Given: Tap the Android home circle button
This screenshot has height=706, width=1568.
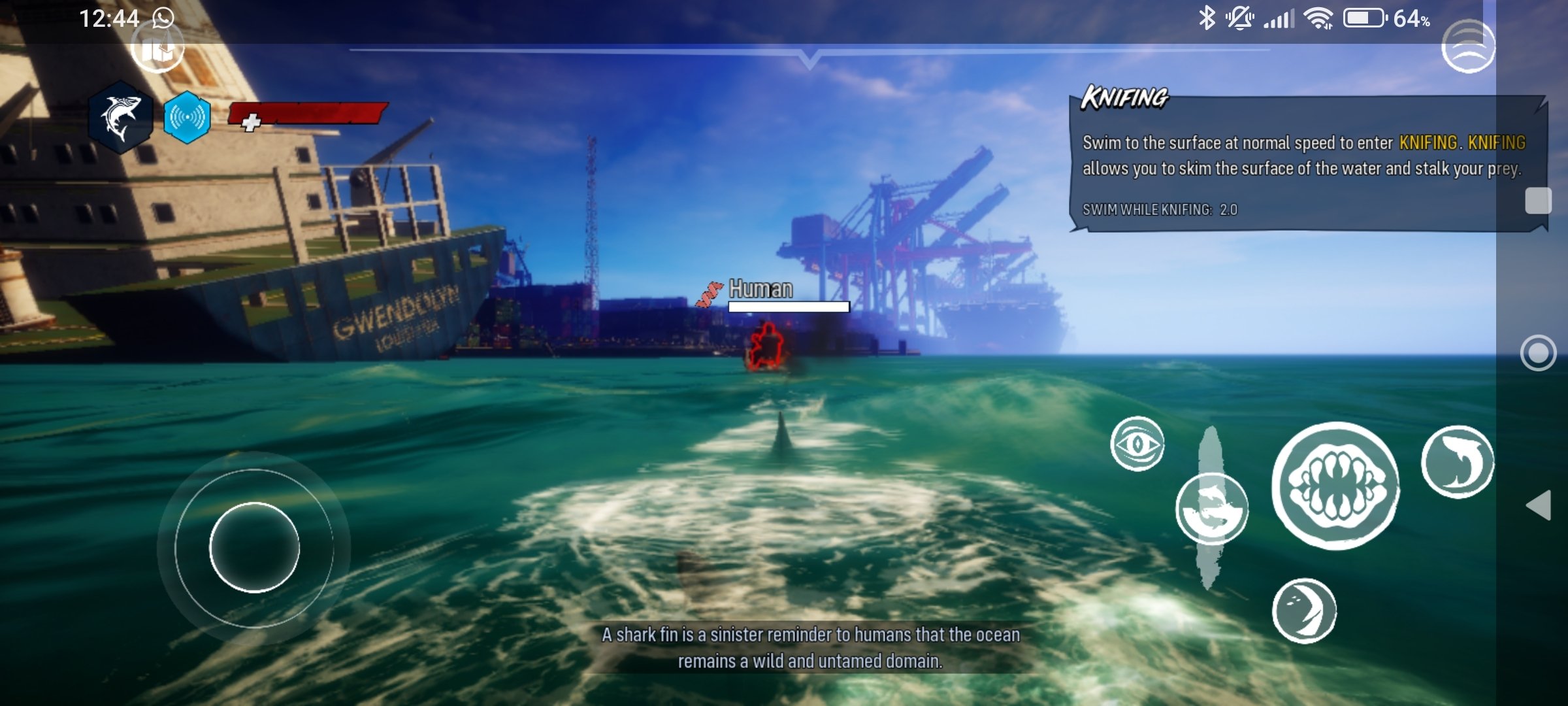Looking at the screenshot, I should (1538, 353).
